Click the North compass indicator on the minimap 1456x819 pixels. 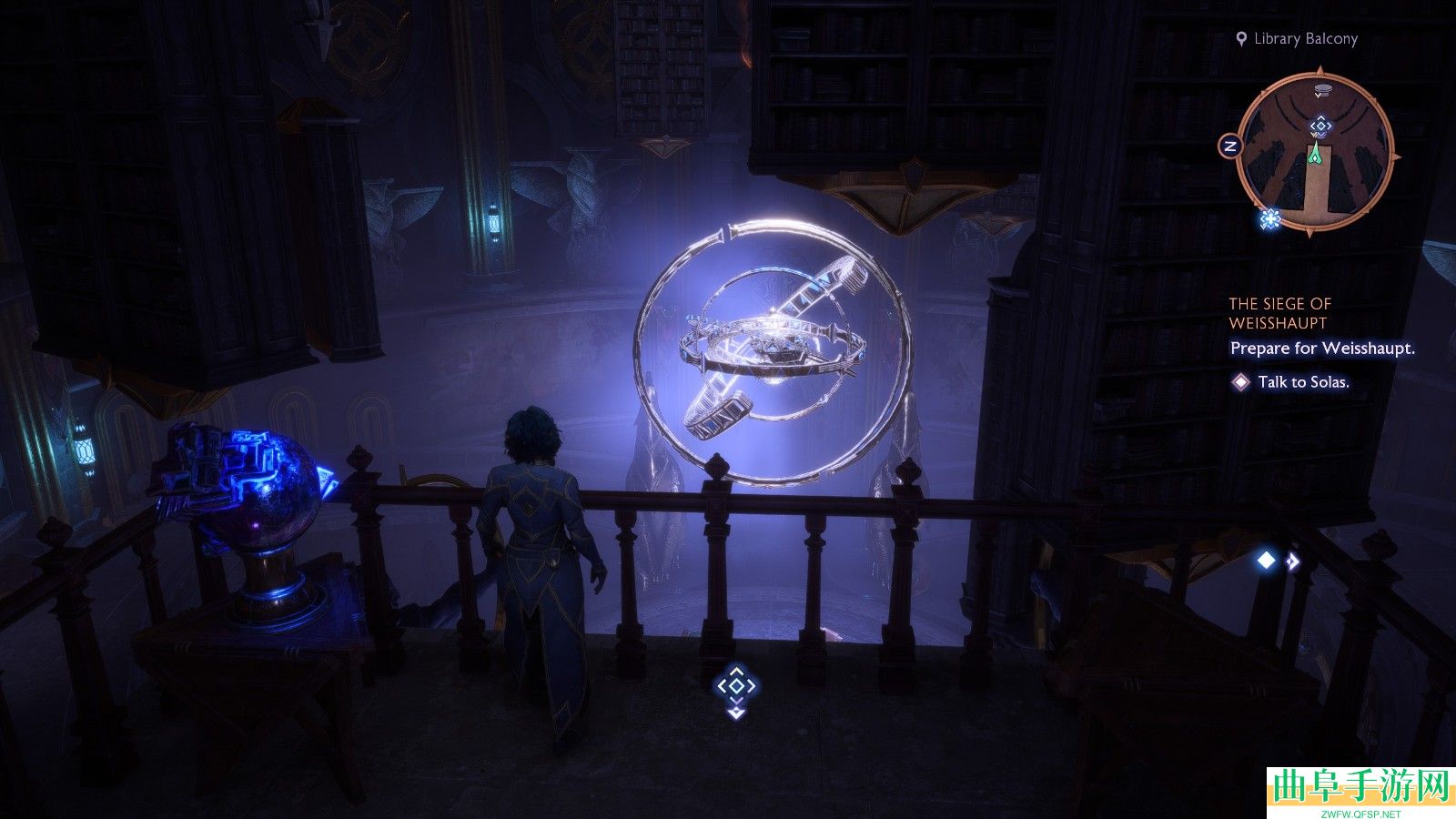(x=1230, y=145)
